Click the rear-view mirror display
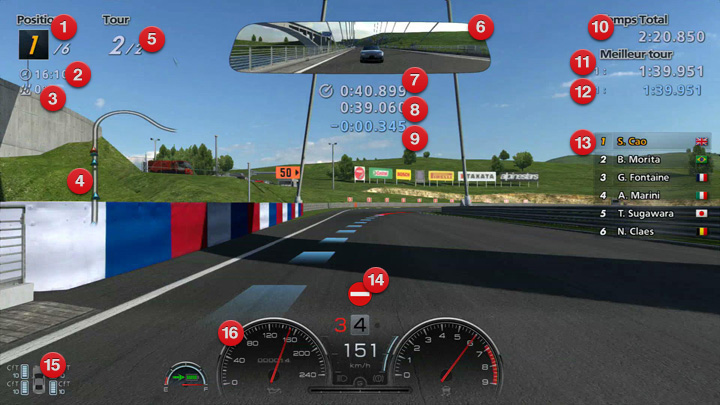This screenshot has width=720, height=405. [350, 47]
